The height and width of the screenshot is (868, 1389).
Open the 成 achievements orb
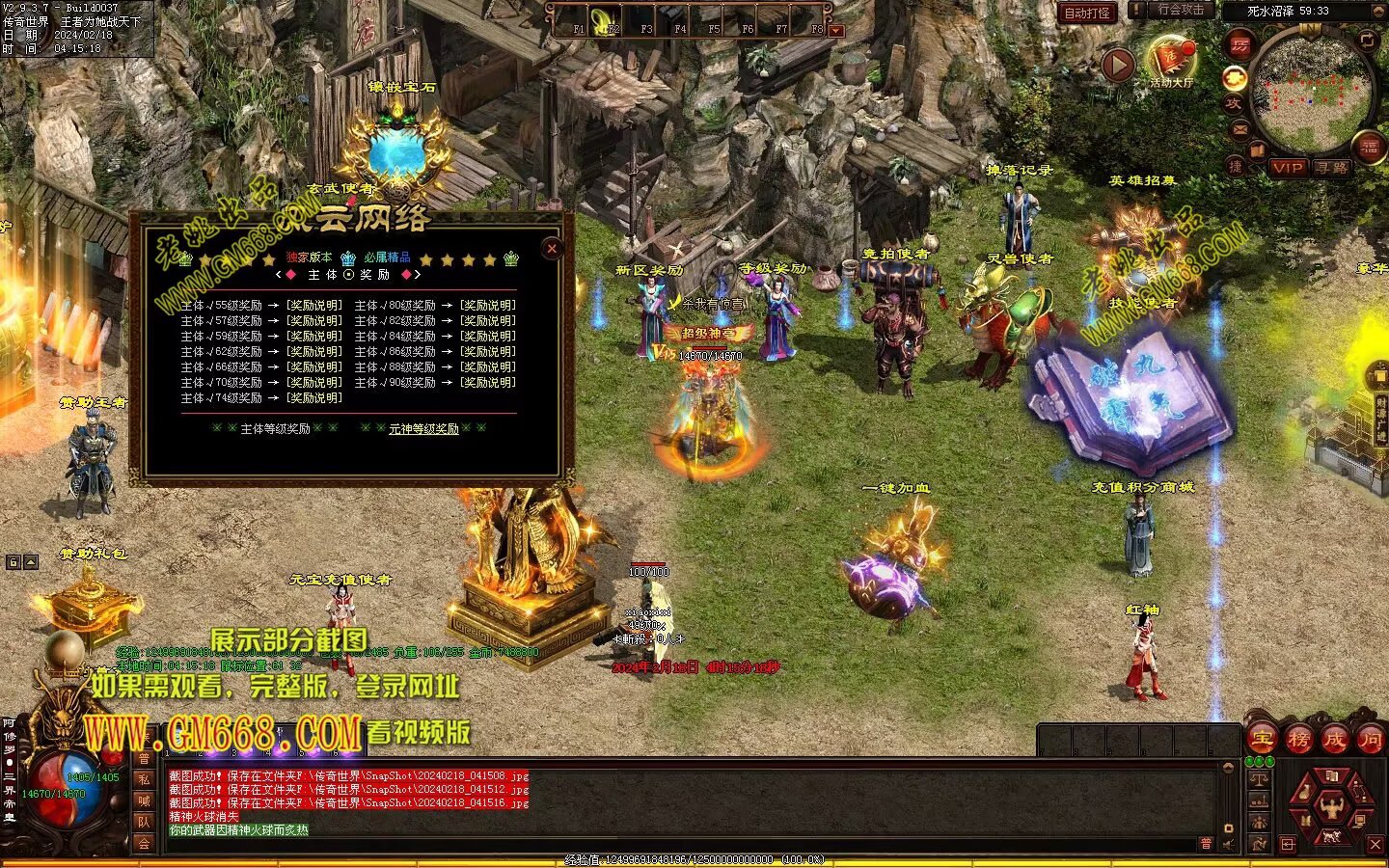click(x=1335, y=740)
